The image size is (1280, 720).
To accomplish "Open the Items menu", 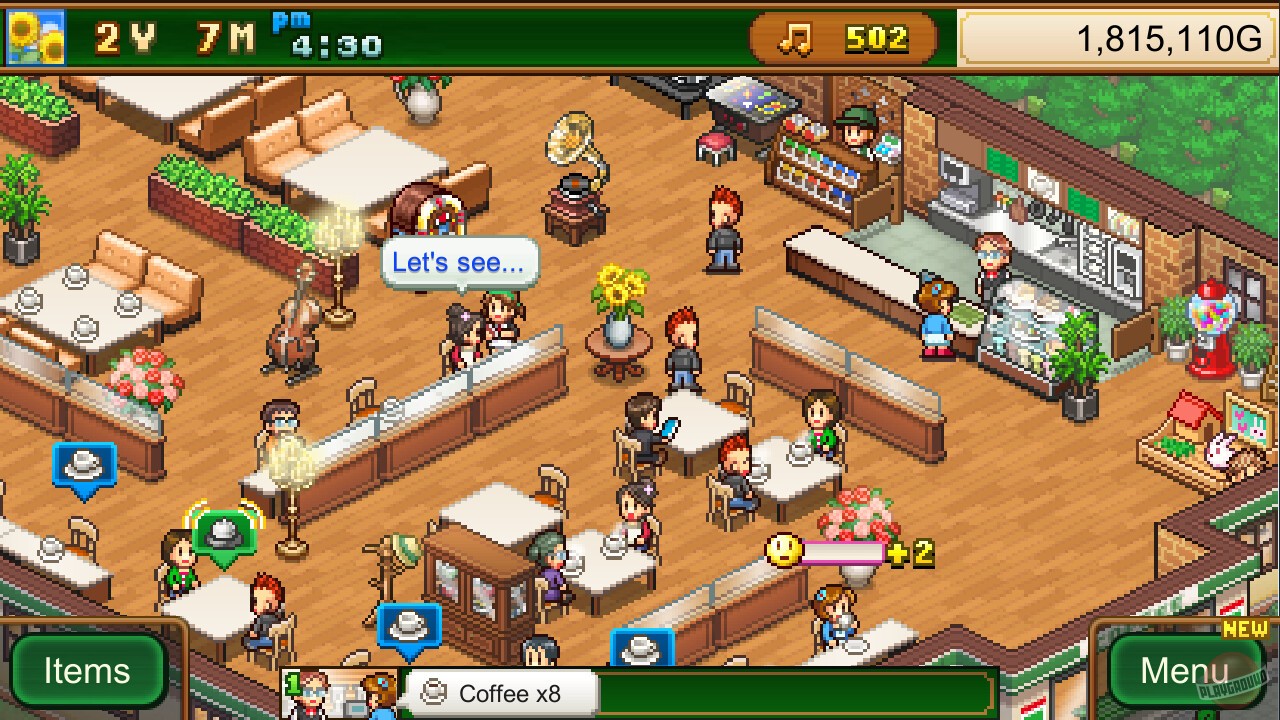I will [88, 671].
